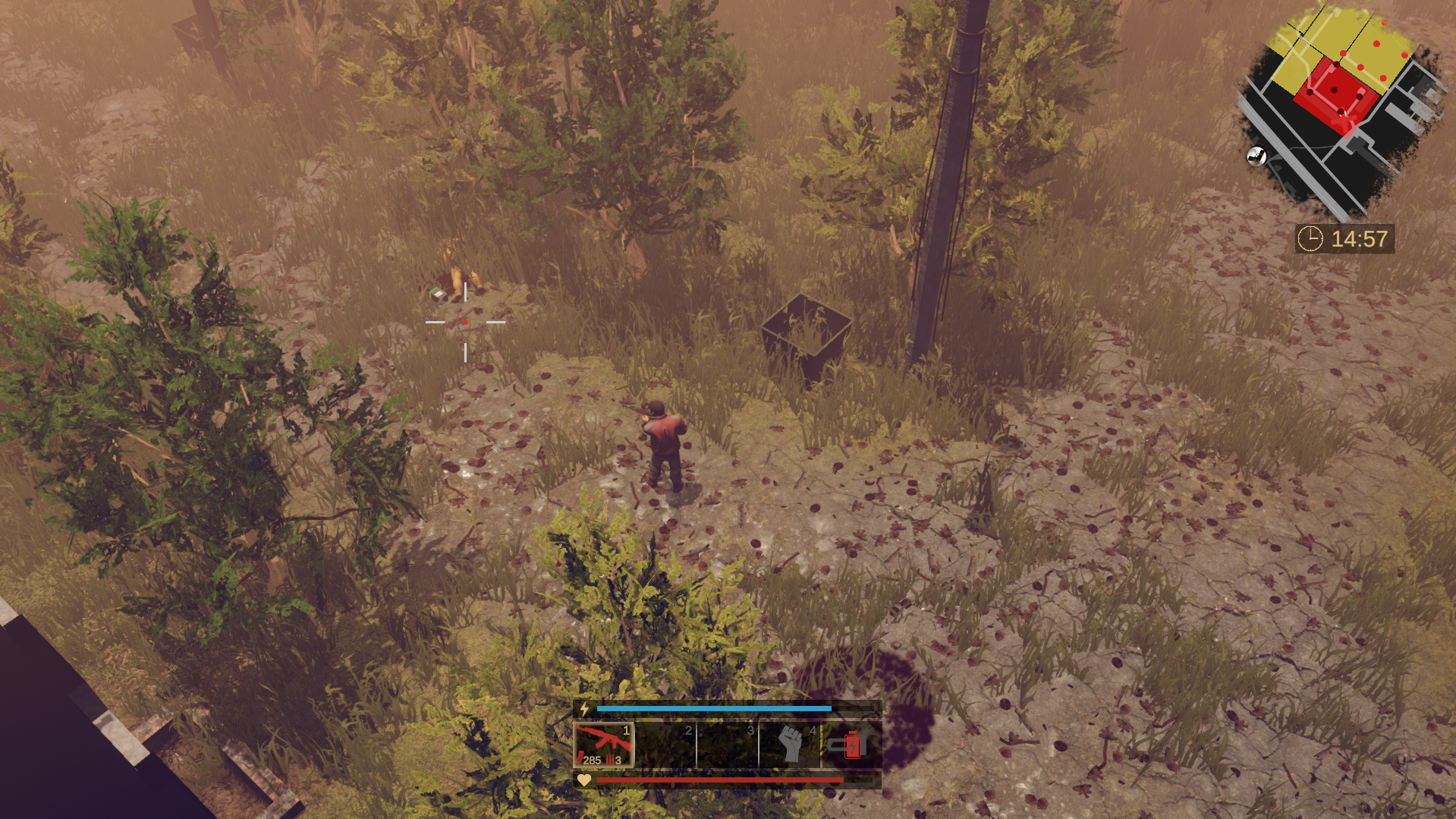The height and width of the screenshot is (819, 1456).
Task: Click the round white marker on the minimap edge
Action: [x=1256, y=156]
